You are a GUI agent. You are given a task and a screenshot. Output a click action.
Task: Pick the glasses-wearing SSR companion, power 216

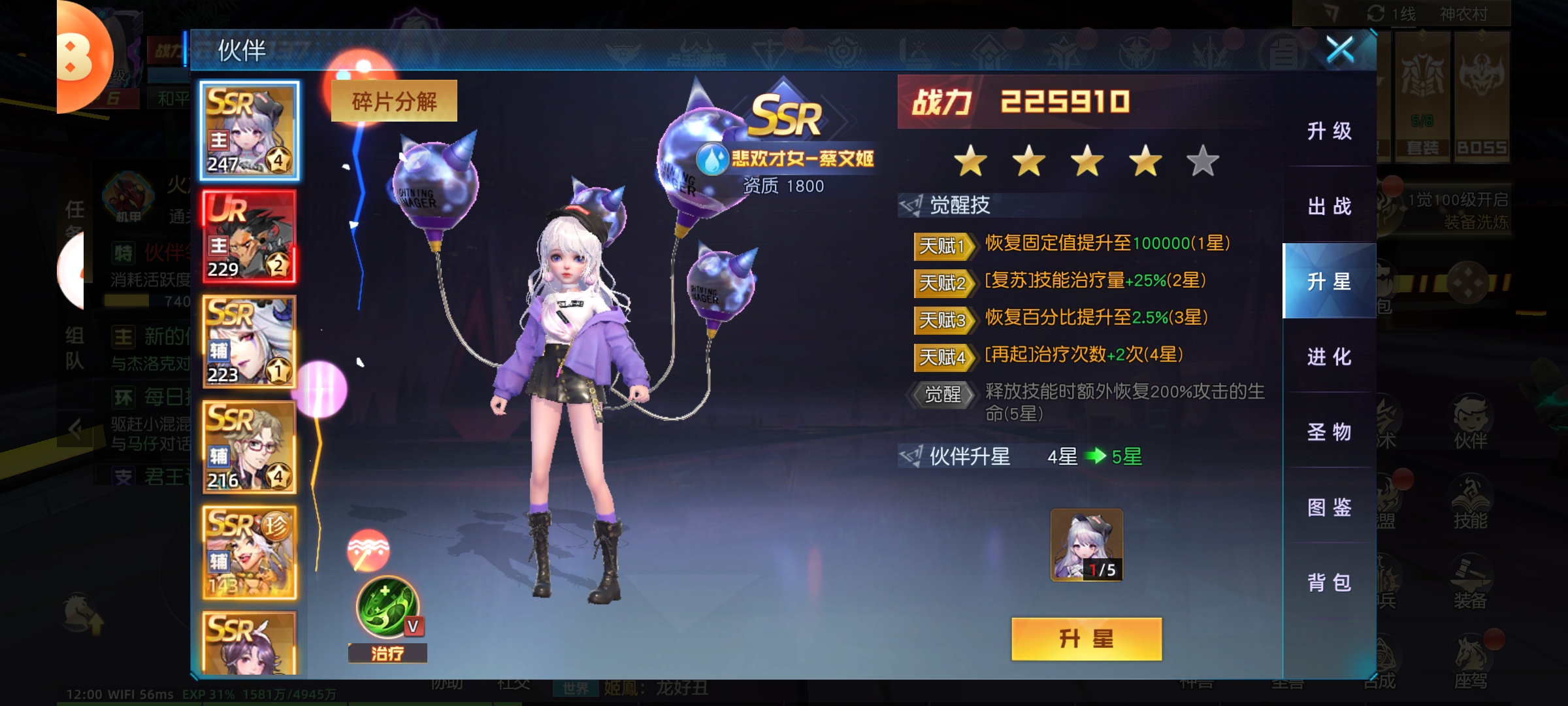coord(250,446)
